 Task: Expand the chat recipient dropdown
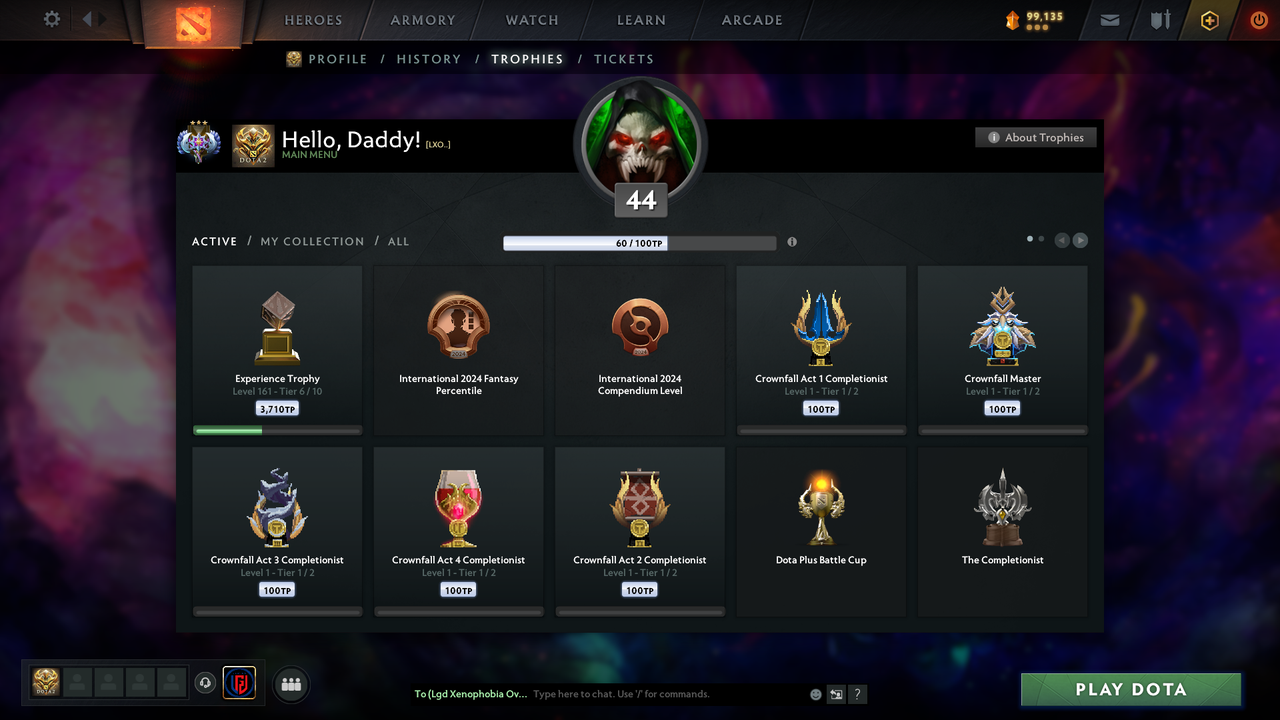[x=470, y=693]
